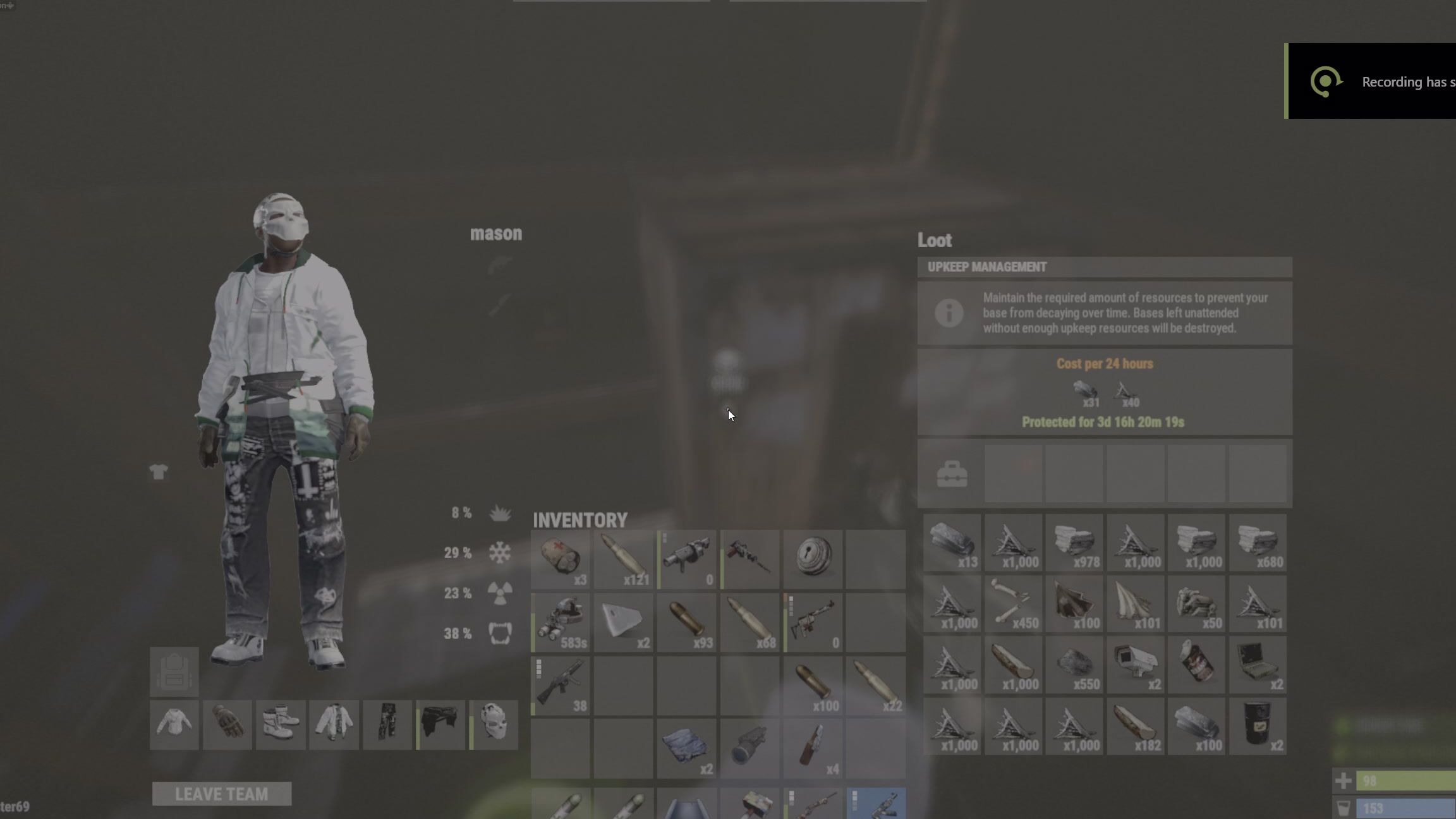This screenshot has width=1456, height=819.
Task: Select the hoodie in the clothing slots
Action: click(334, 725)
